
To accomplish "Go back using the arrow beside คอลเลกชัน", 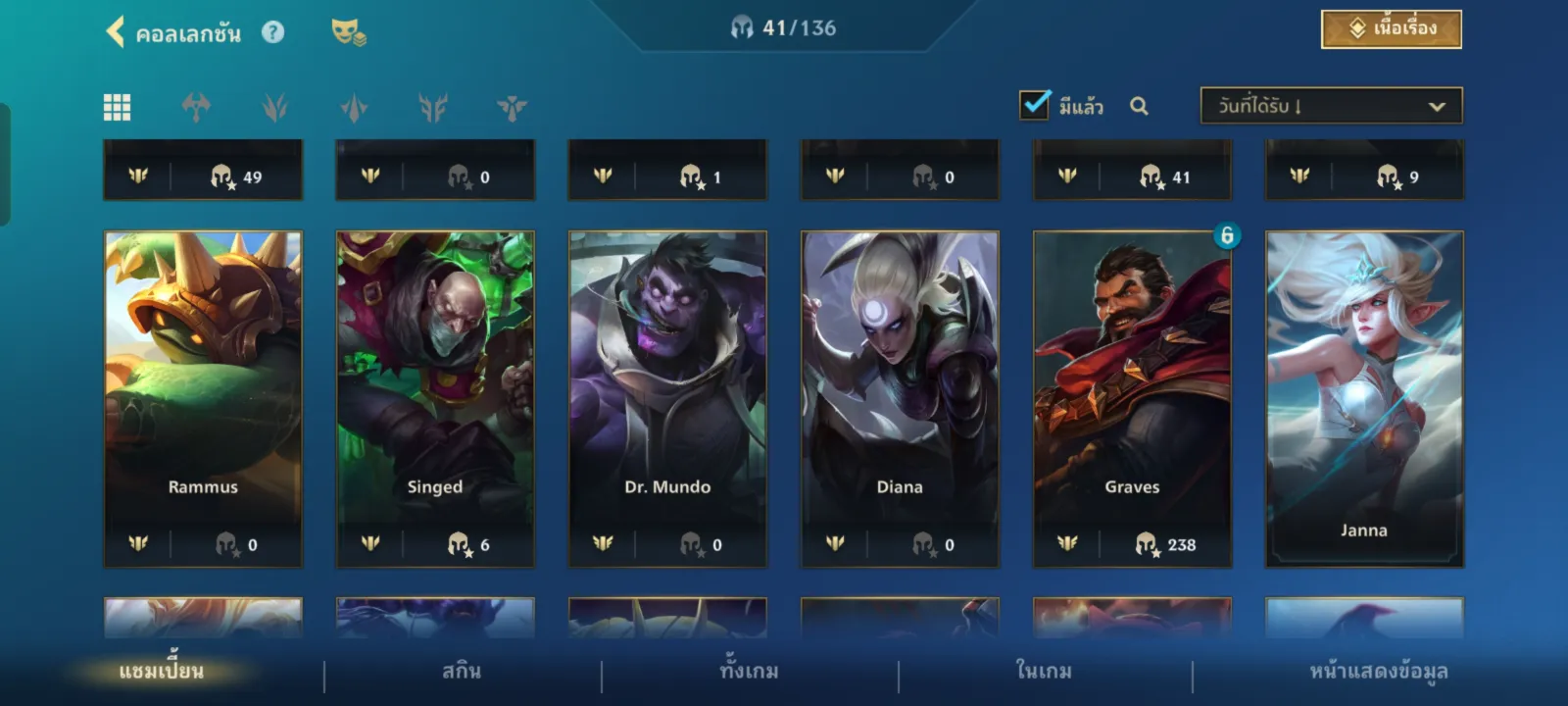I will [x=116, y=32].
